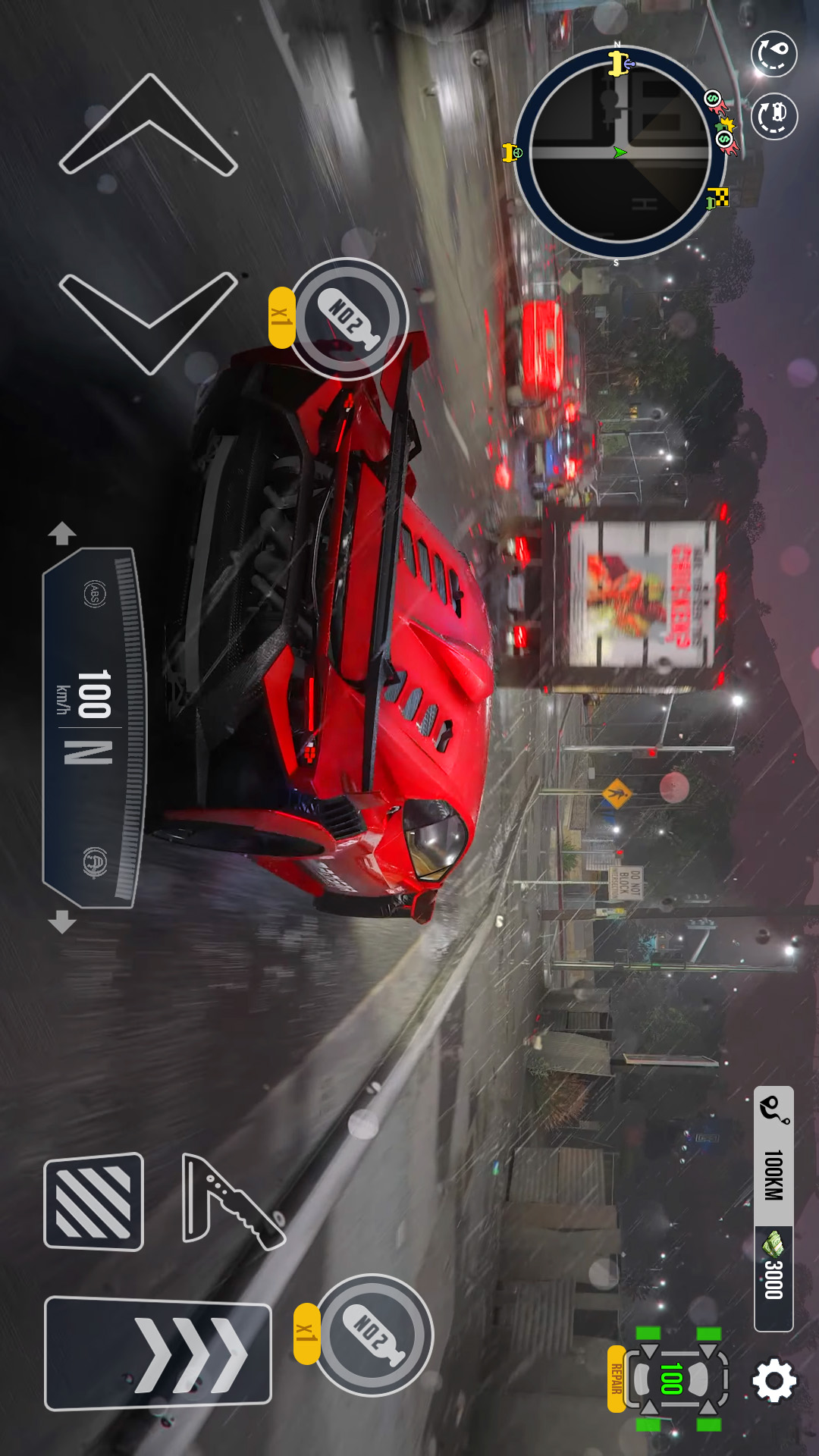
Task: Toggle the ABS indicator on the speedometer
Action: coord(94,594)
